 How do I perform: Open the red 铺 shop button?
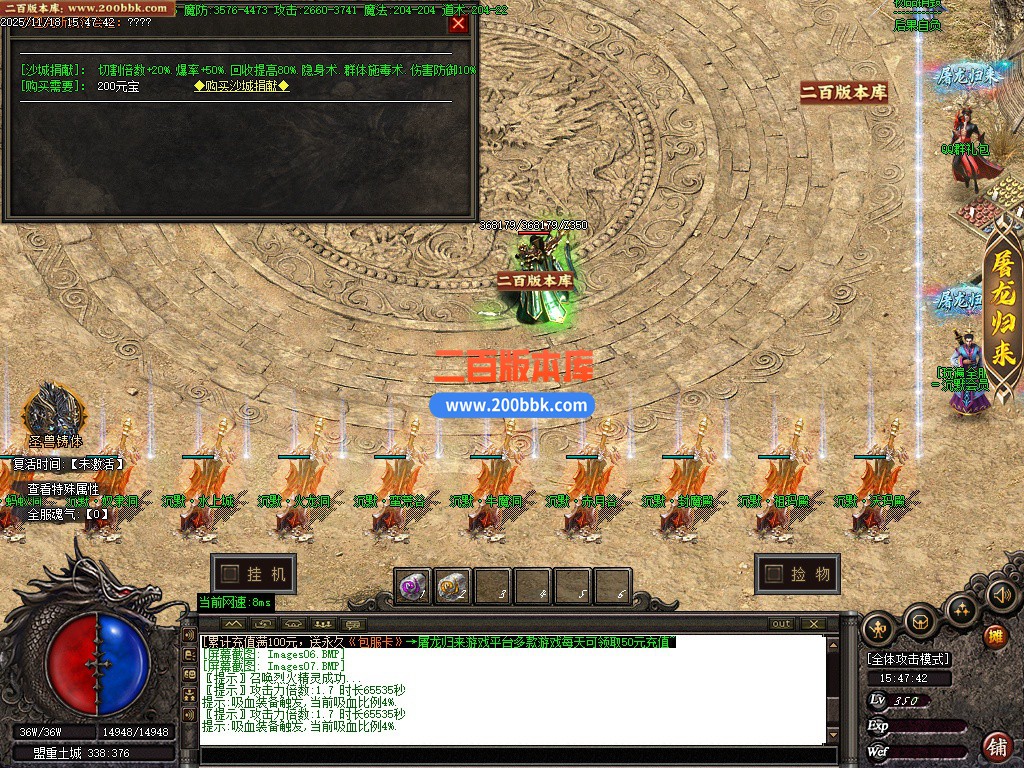tap(997, 745)
